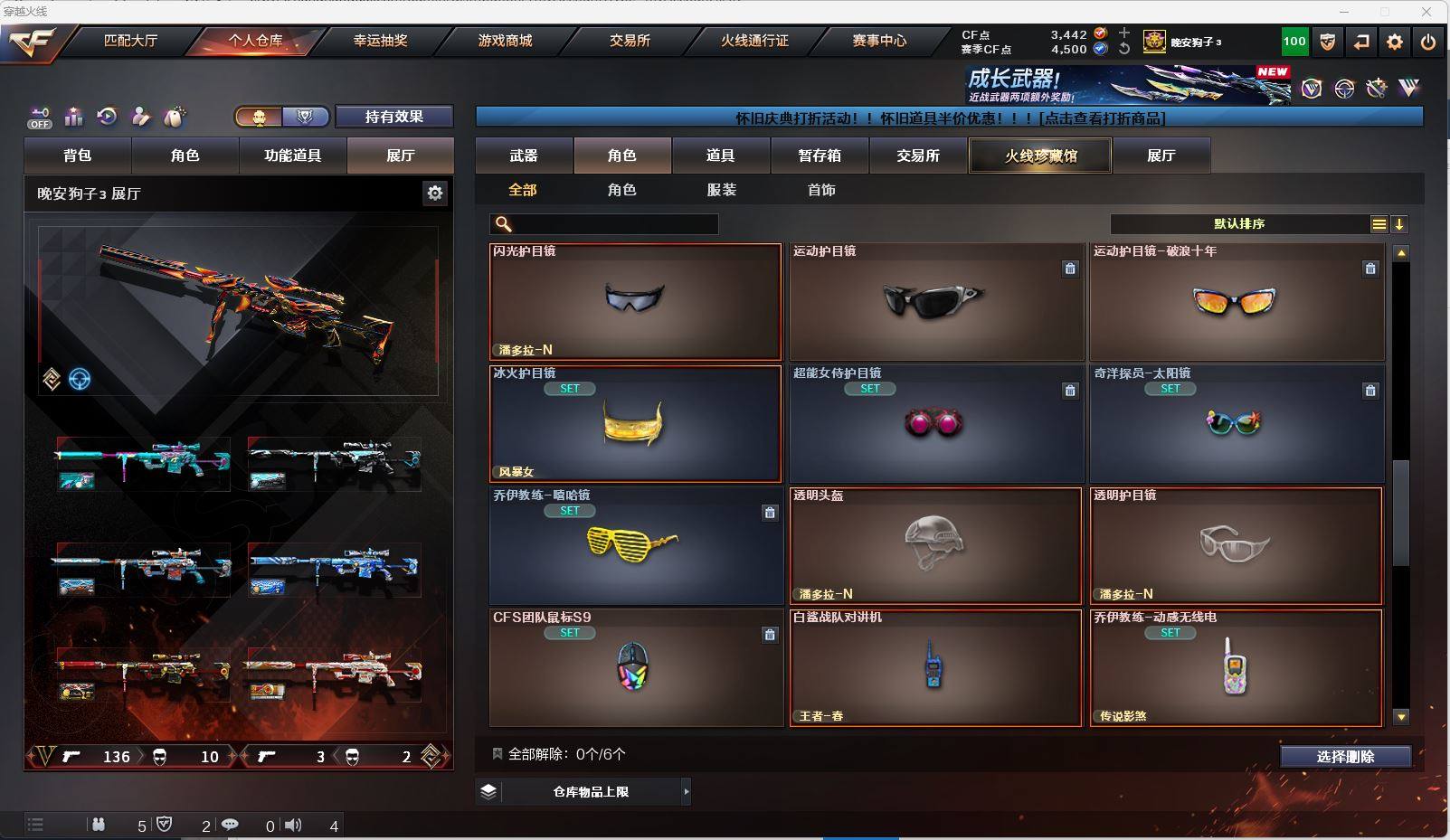The image size is (1450, 840).
Task: Choose the 透明头盔 helmet item
Action: click(x=935, y=545)
